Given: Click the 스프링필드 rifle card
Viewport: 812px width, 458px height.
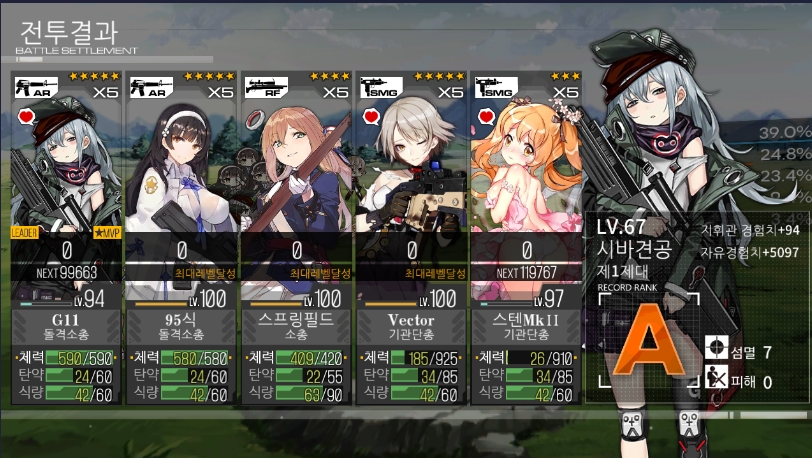Looking at the screenshot, I should [297, 237].
